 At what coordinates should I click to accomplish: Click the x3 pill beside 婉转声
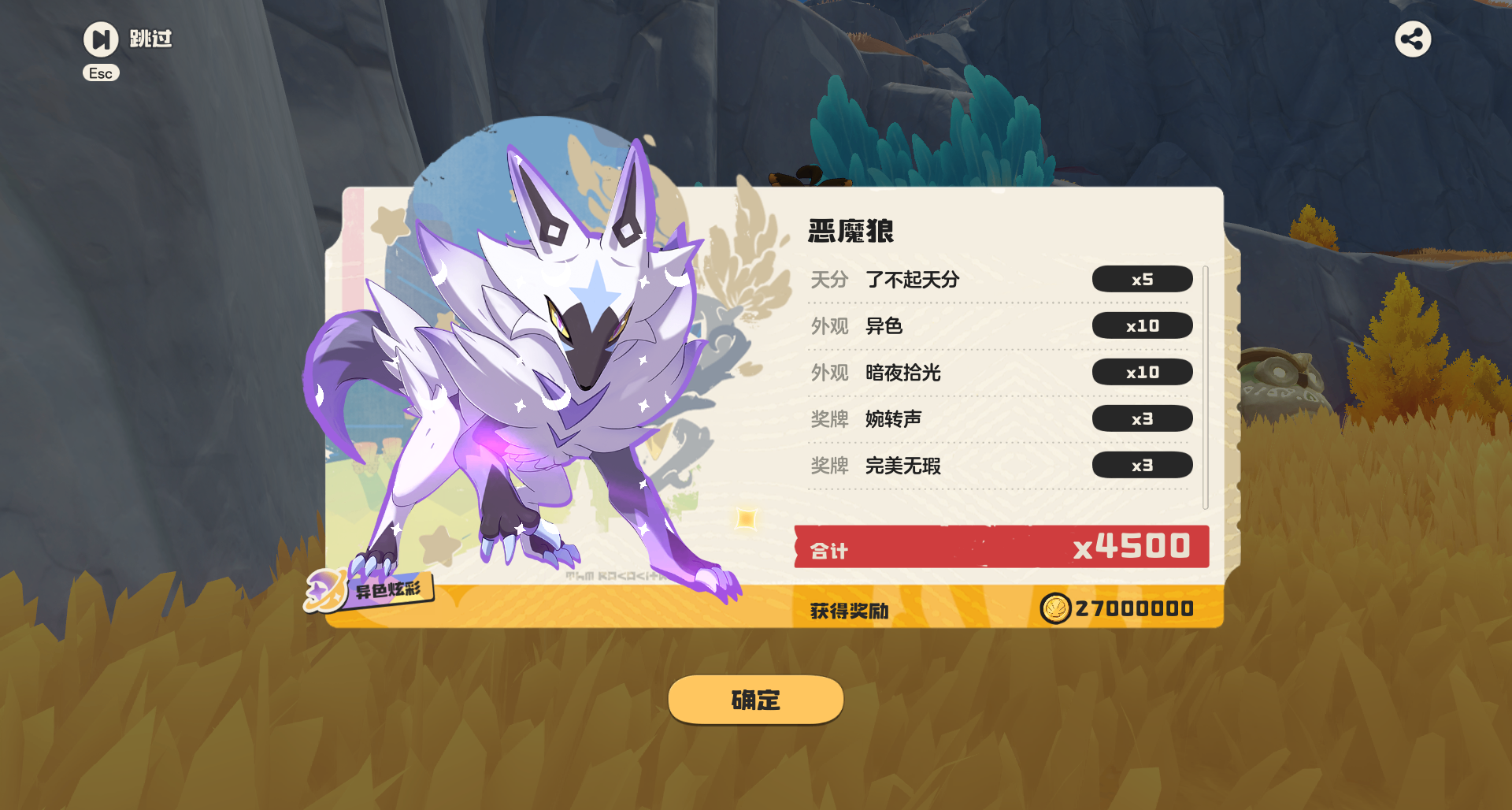tap(1143, 418)
